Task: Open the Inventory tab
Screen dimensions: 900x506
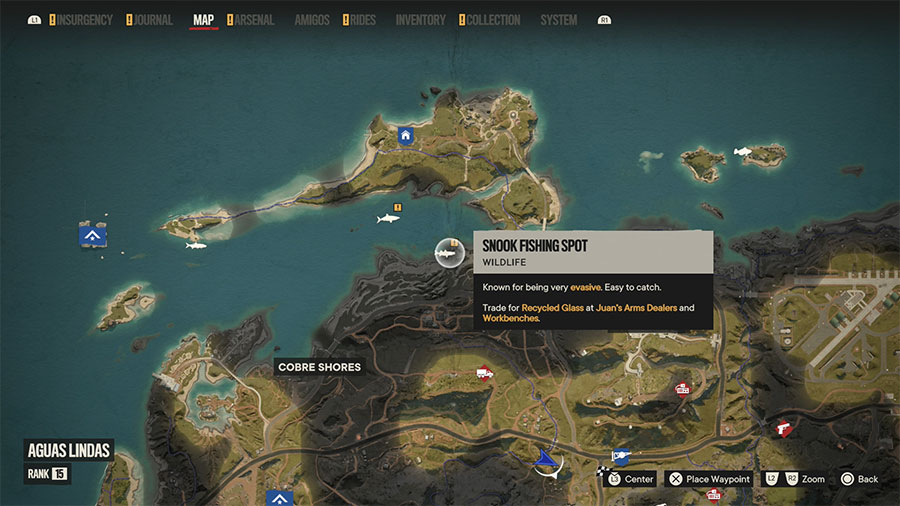Action: 420,20
